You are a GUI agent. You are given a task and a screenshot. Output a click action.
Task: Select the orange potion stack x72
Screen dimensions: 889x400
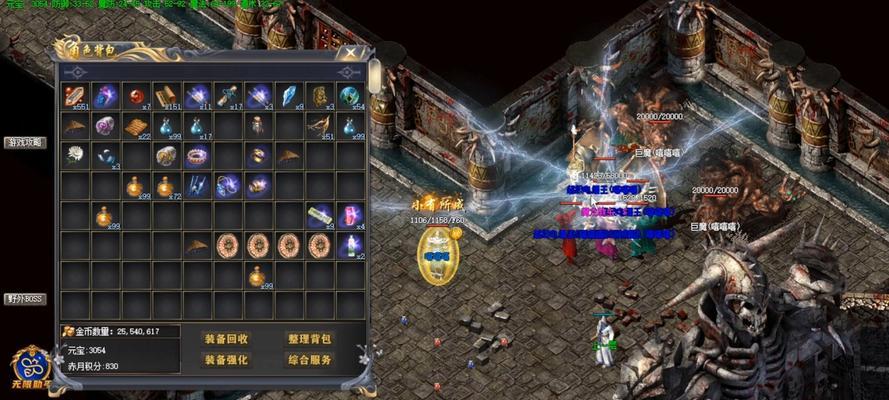coord(167,186)
